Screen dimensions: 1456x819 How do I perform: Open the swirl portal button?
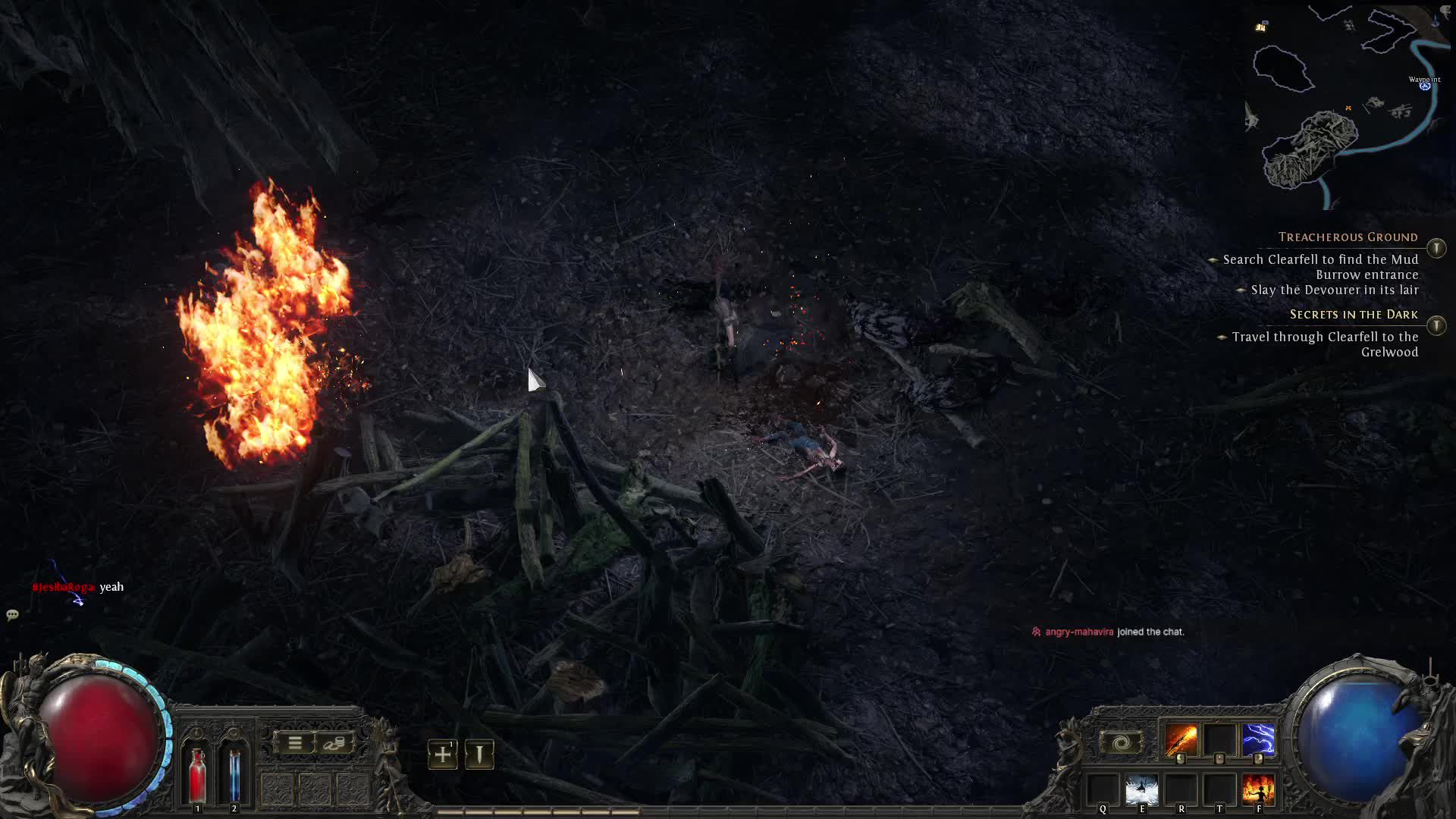(x=1121, y=742)
